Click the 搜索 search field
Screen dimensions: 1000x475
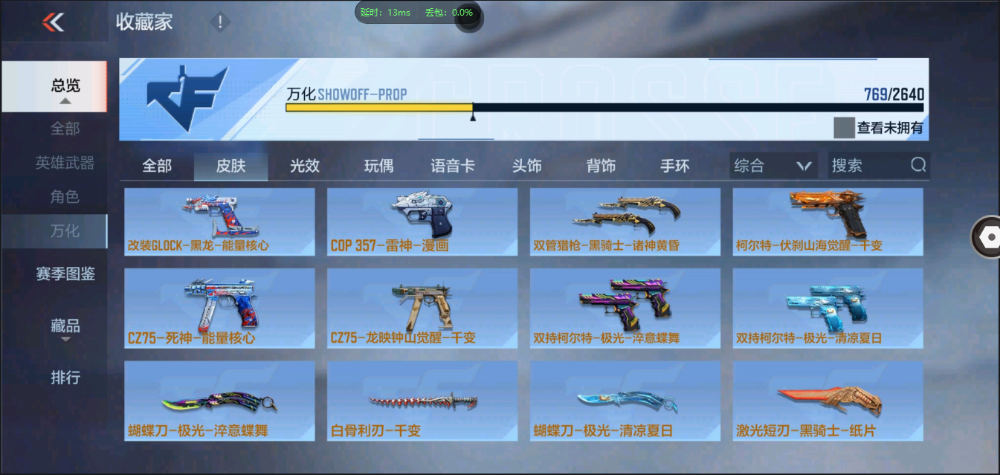[x=868, y=166]
